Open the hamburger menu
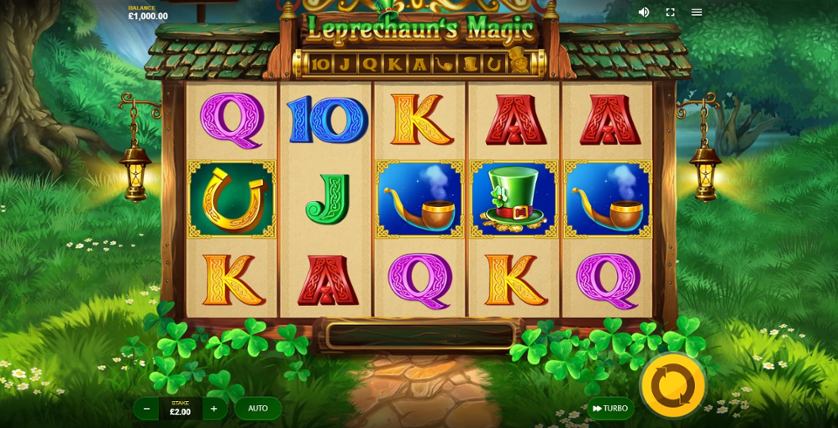Viewport: 838px width, 428px height. coord(697,12)
